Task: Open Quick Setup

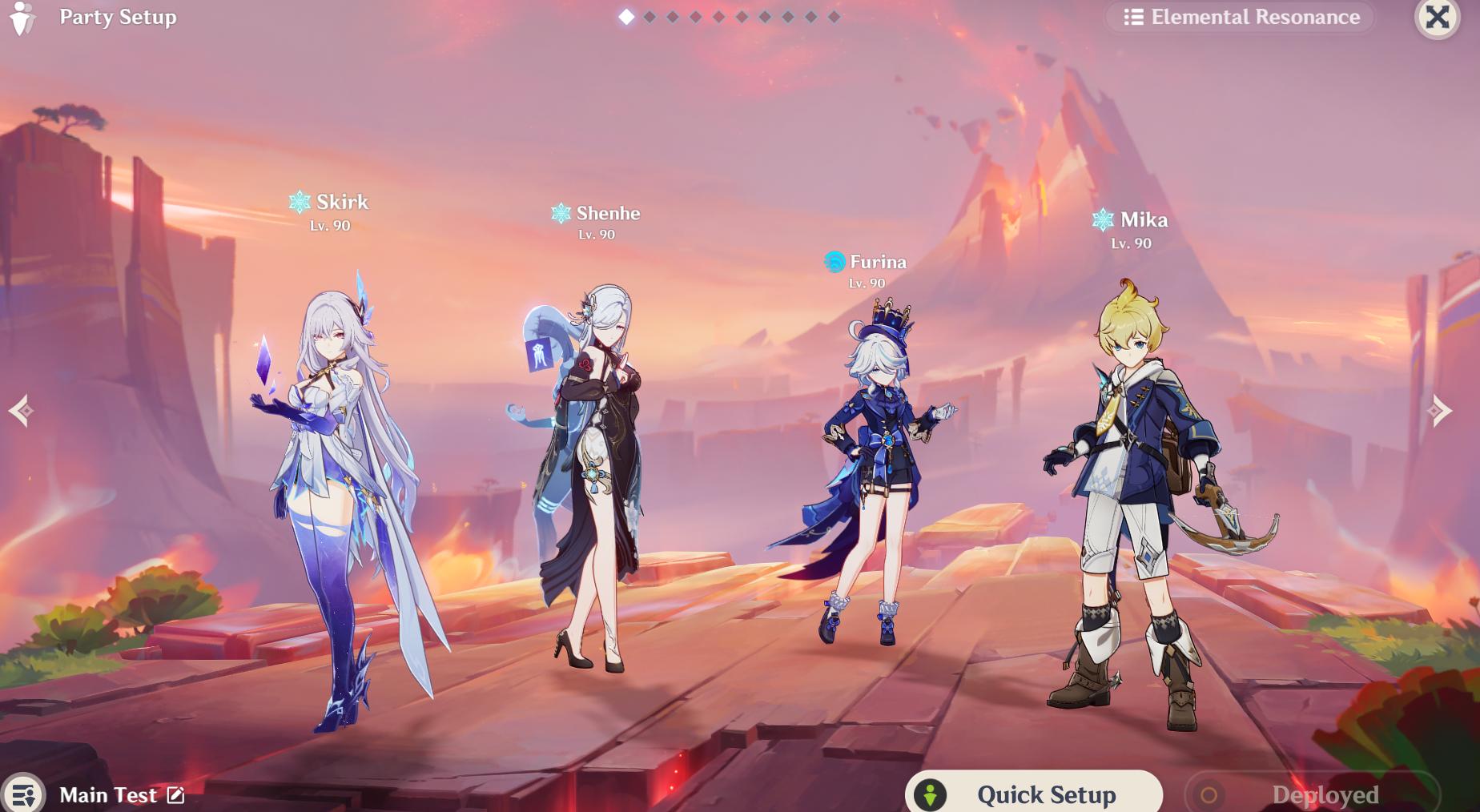Action: [x=1033, y=794]
